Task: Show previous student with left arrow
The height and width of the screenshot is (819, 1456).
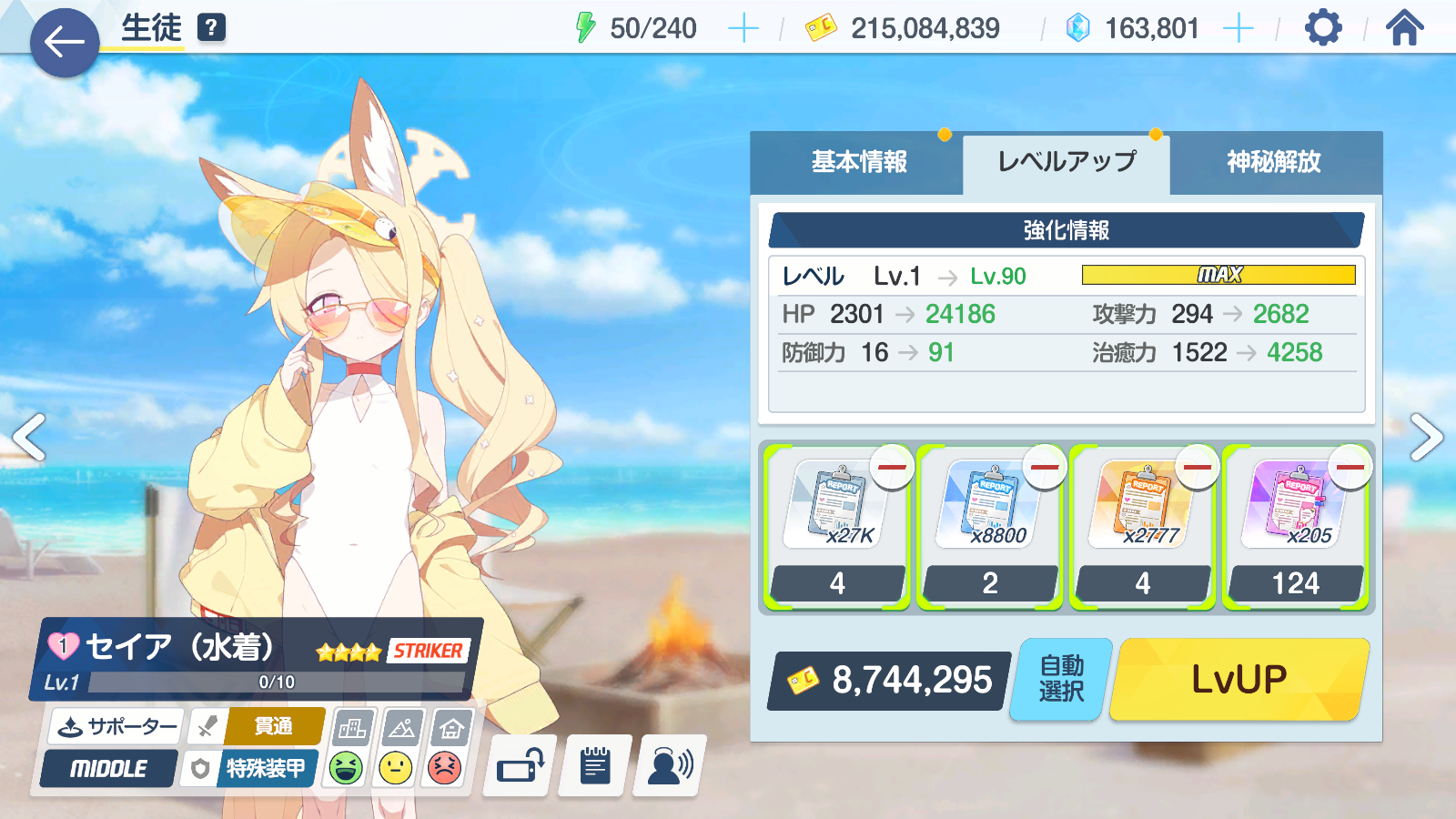Action: point(29,438)
